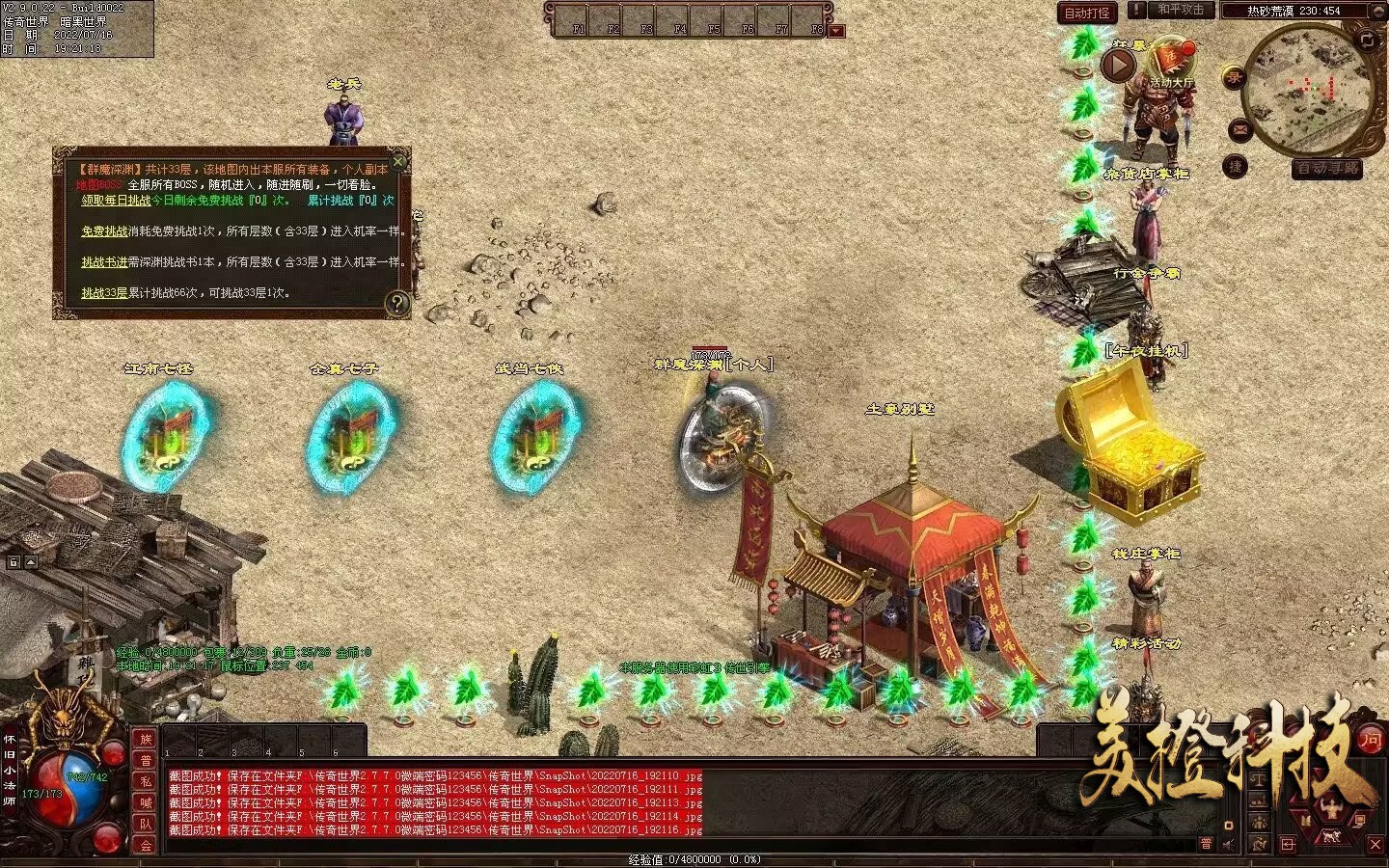Click the 录 record button by the minimap

(1234, 78)
